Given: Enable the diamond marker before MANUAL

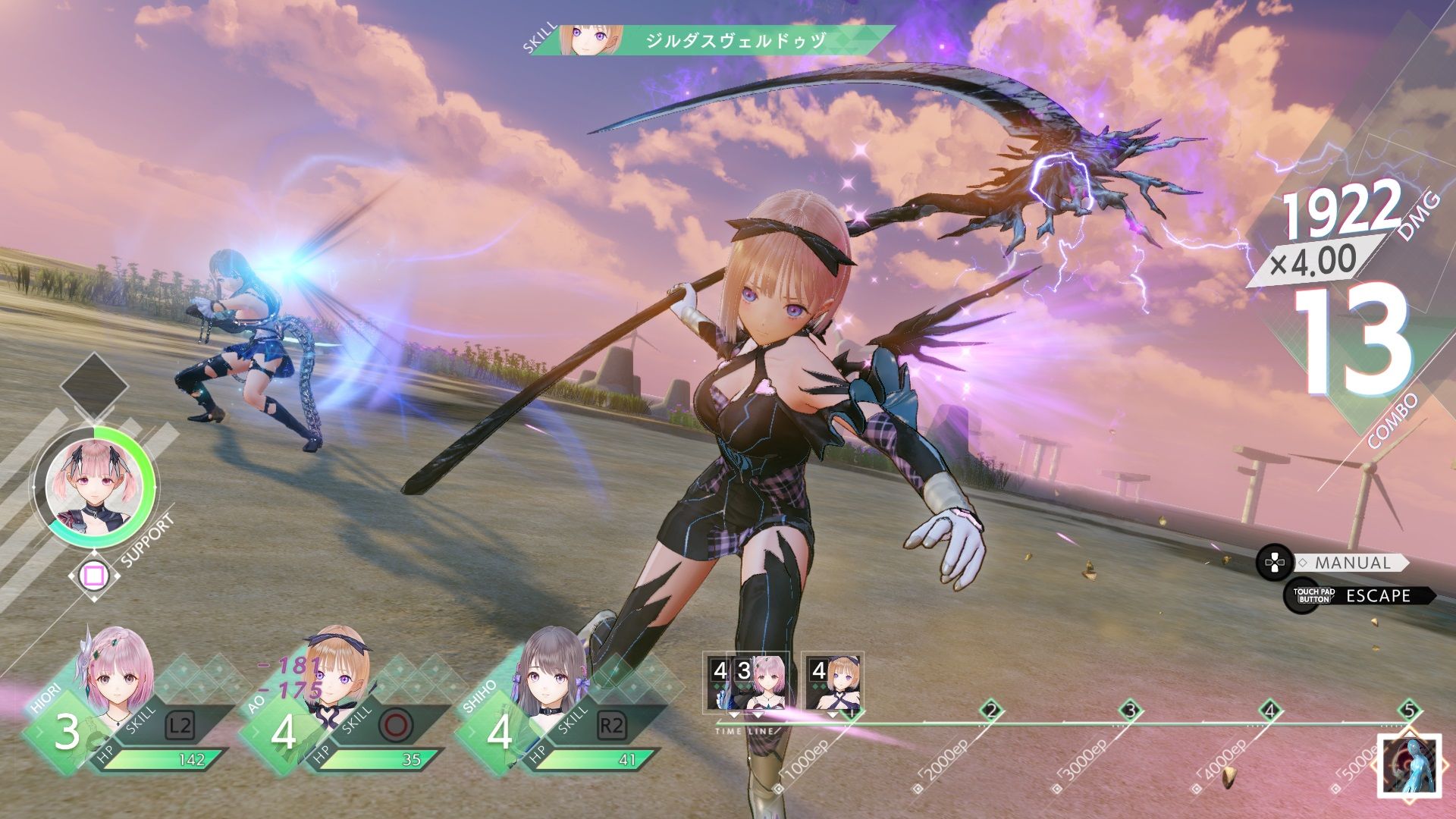Looking at the screenshot, I should coord(1303,562).
